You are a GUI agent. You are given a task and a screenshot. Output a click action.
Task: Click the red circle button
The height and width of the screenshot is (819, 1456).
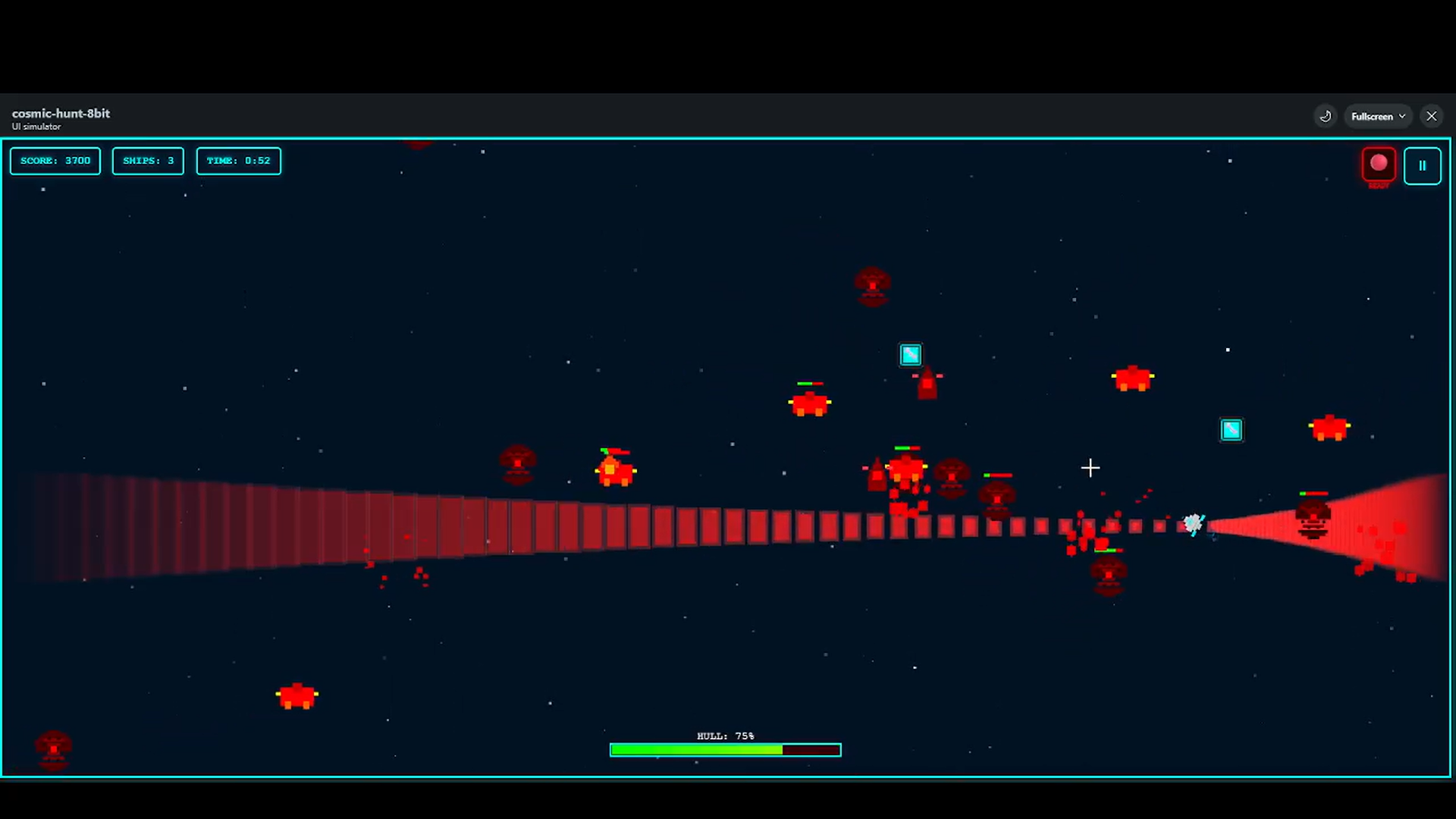click(1378, 164)
